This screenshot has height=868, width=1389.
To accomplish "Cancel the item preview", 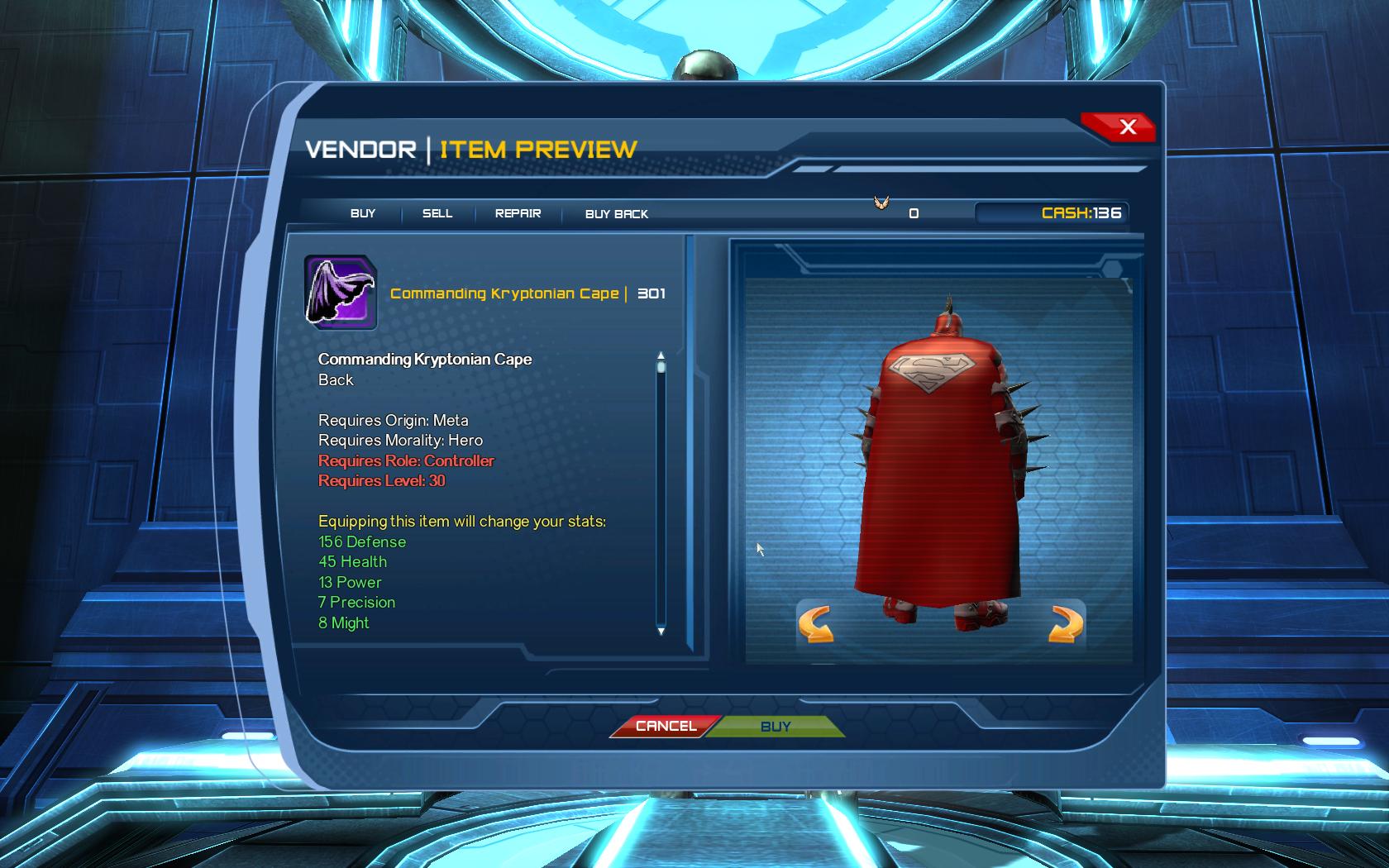I will coord(666,726).
